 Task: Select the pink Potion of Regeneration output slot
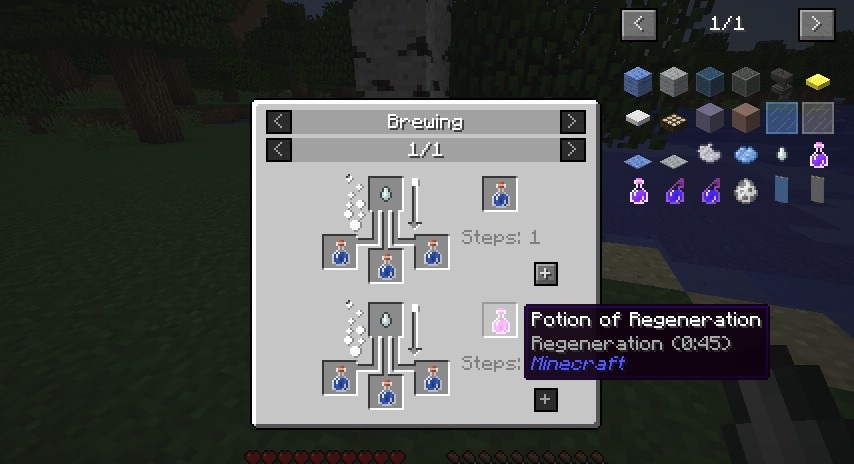click(500, 320)
